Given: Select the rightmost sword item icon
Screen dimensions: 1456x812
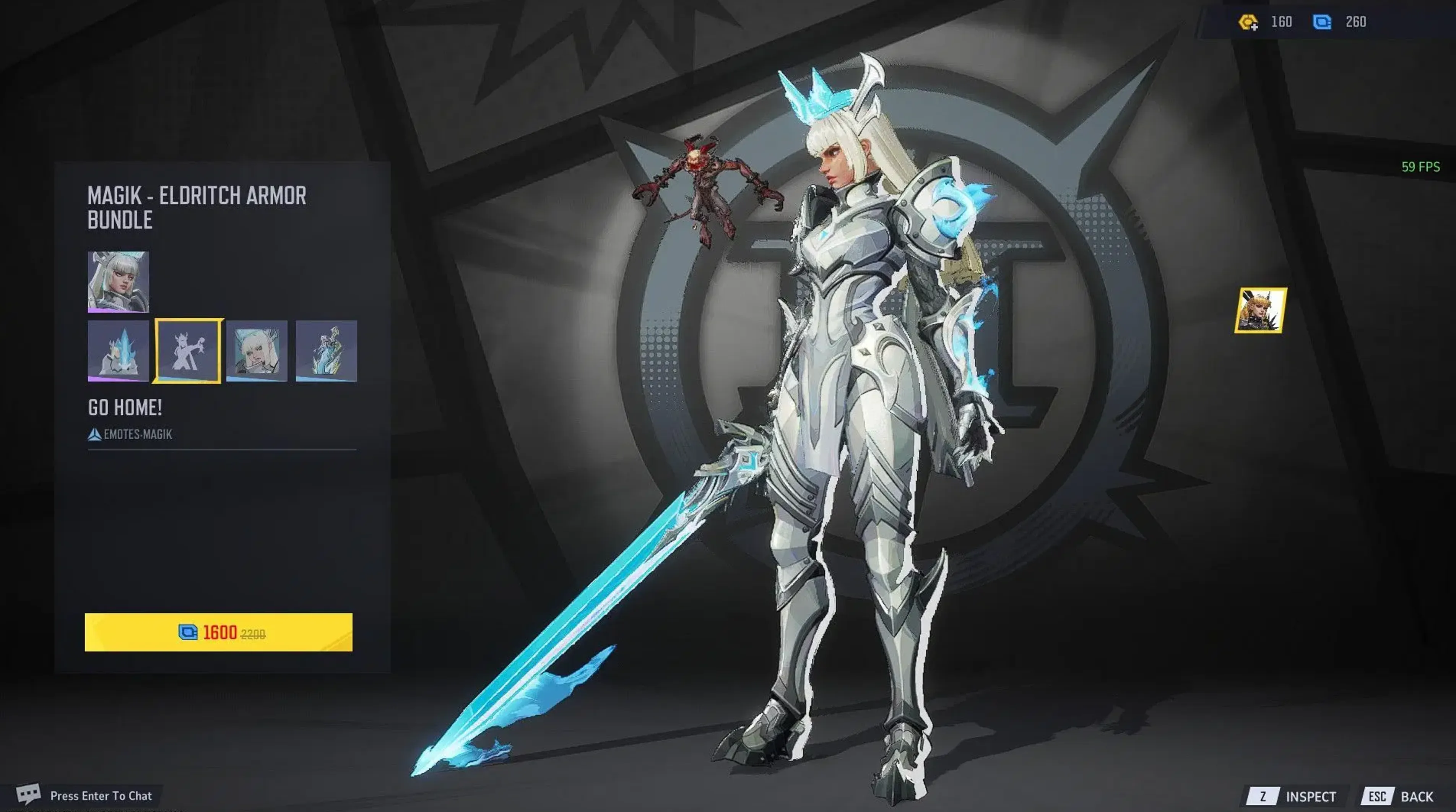Looking at the screenshot, I should [327, 351].
